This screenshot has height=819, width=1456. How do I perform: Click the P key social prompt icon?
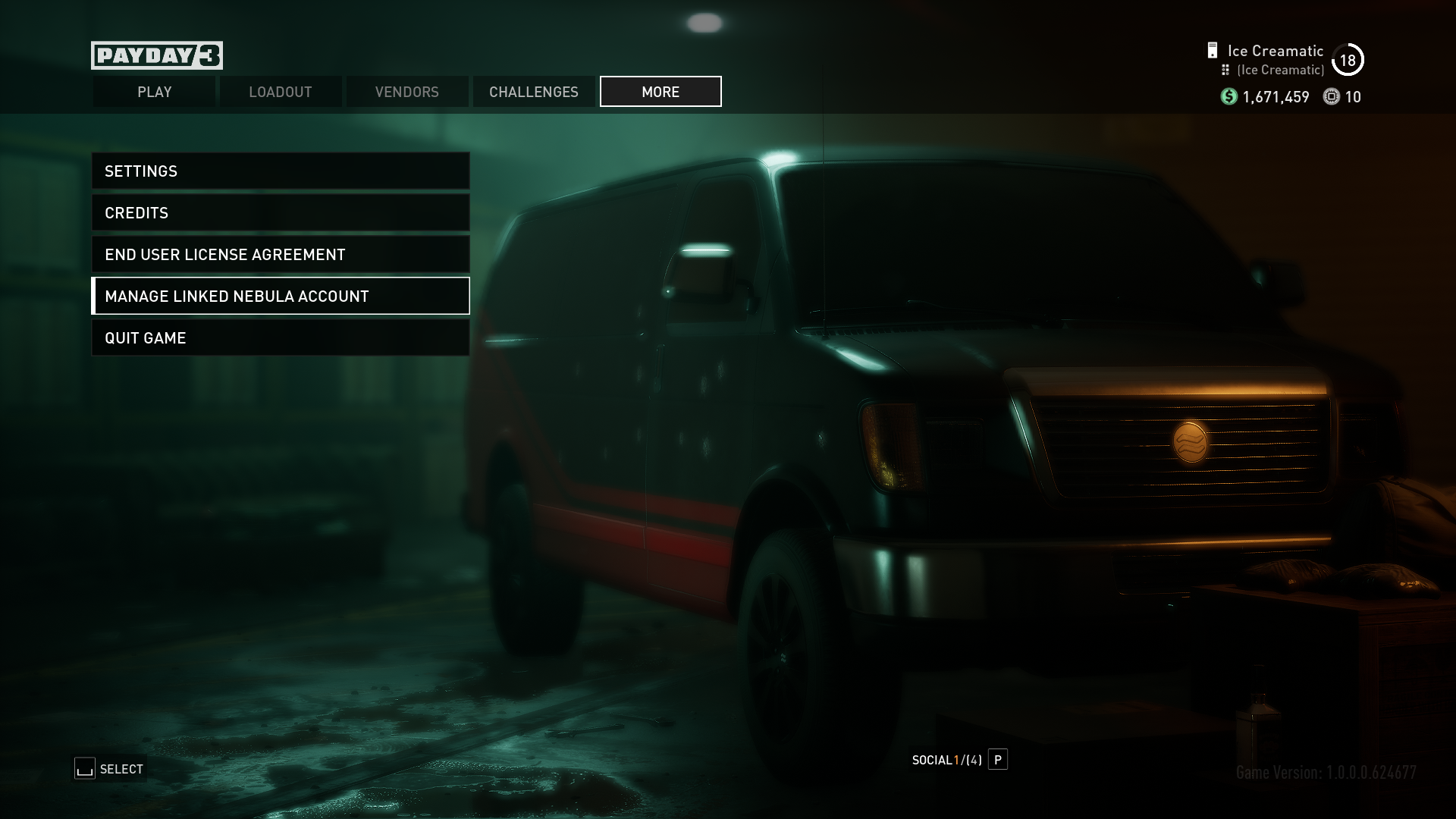pyautogui.click(x=998, y=760)
